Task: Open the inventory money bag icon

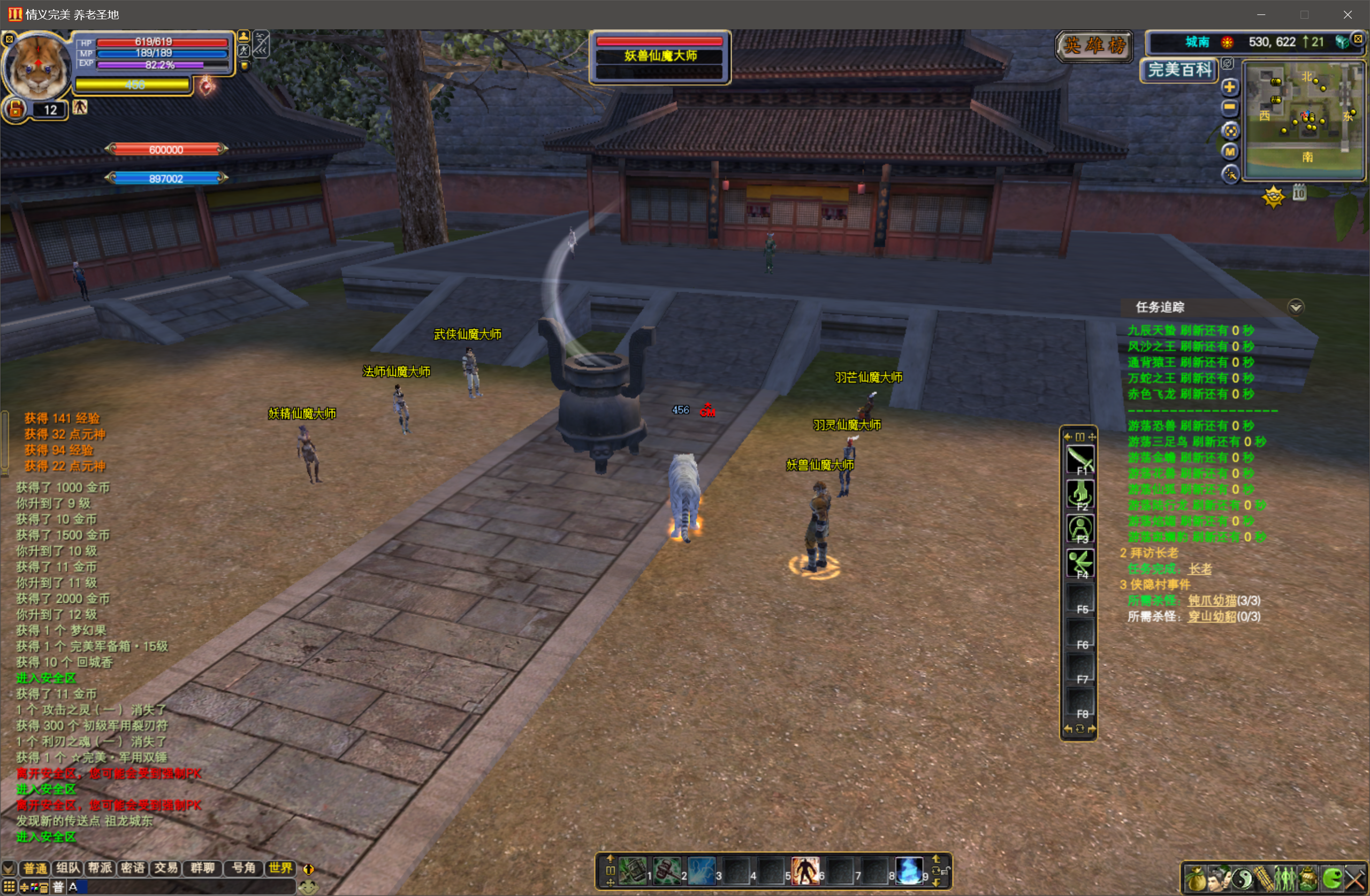Action: point(1195,879)
